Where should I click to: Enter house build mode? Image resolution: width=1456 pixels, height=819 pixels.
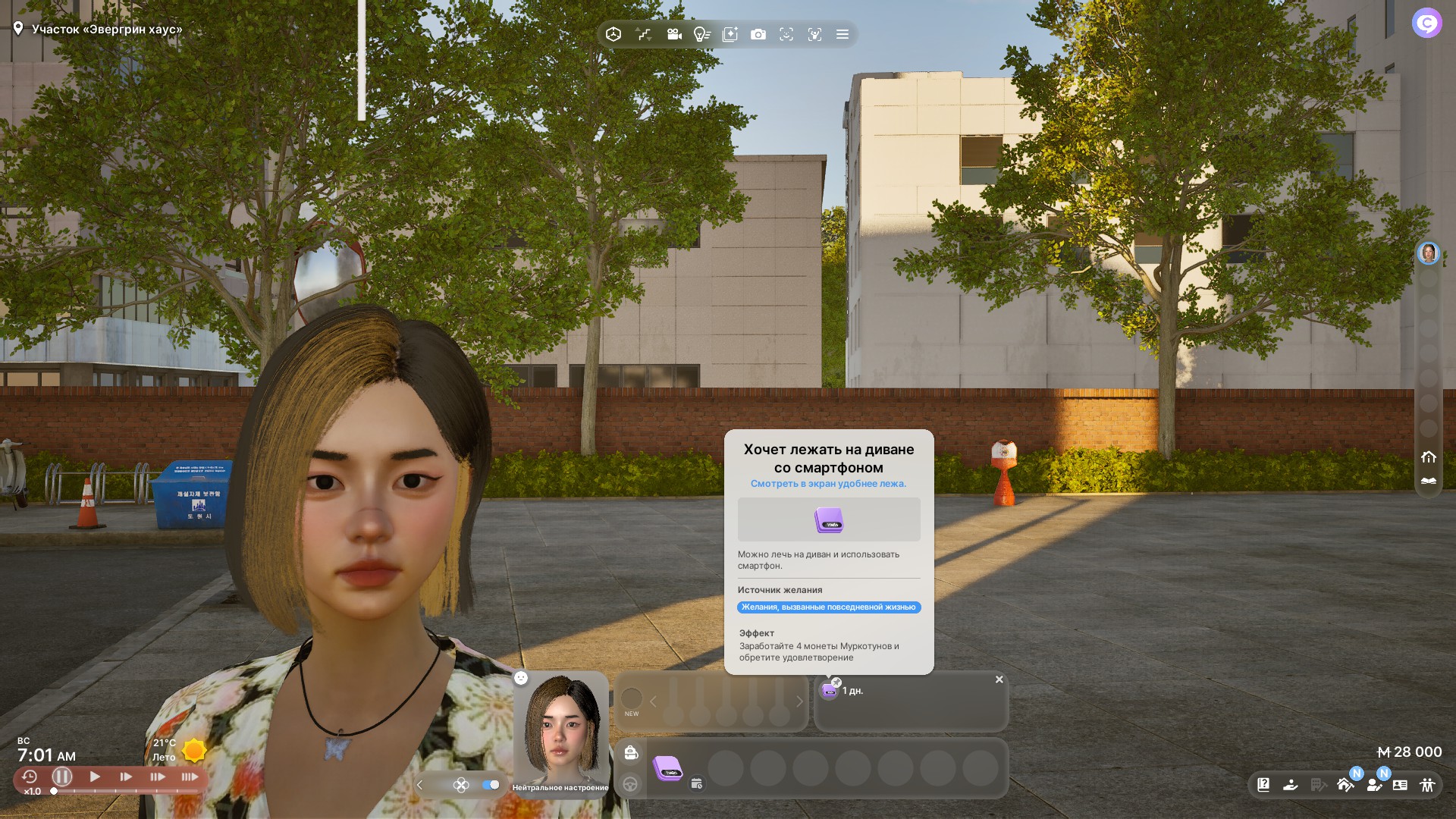click(1345, 785)
